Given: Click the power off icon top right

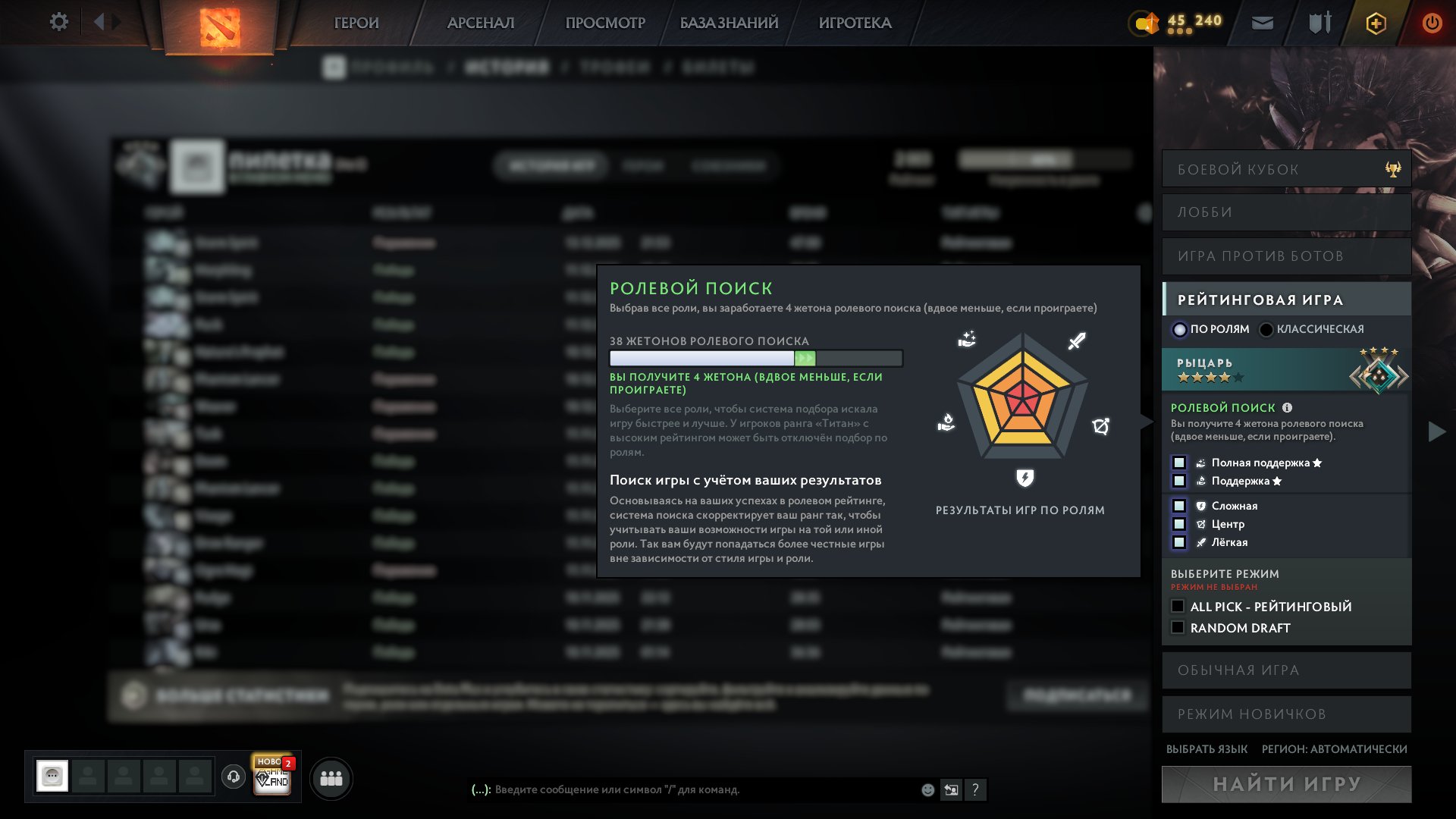Looking at the screenshot, I should coord(1432,23).
